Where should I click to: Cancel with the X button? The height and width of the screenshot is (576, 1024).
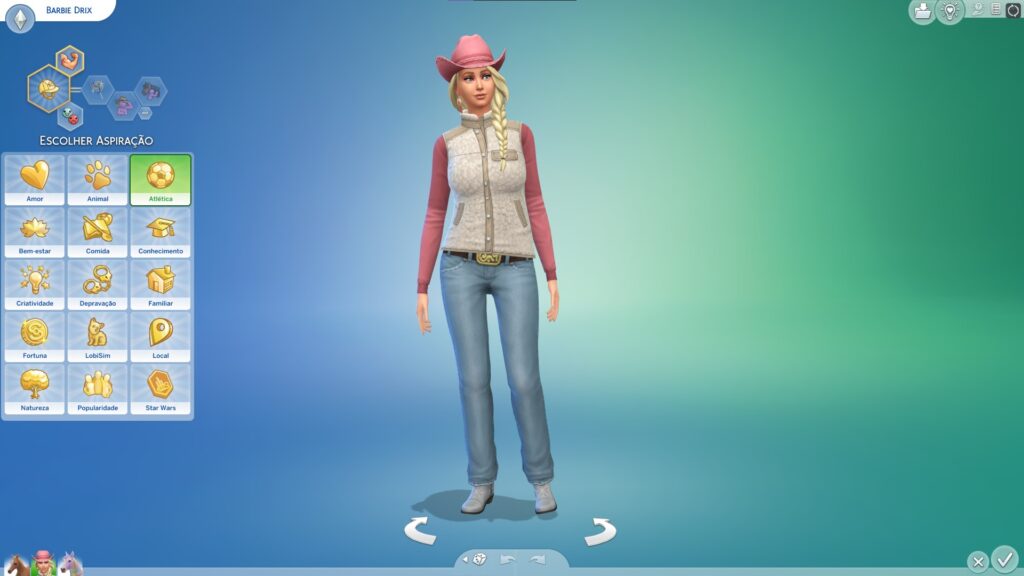click(x=978, y=562)
